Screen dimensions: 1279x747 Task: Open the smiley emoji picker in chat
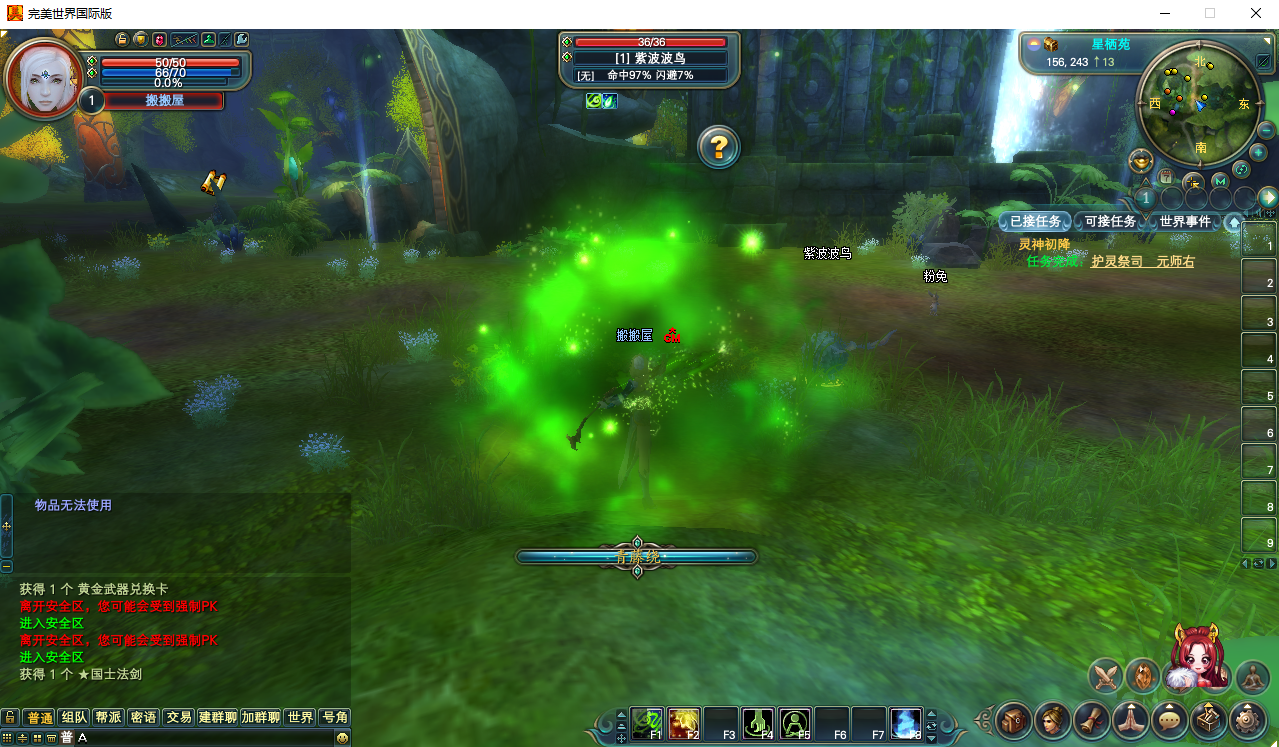coord(342,738)
